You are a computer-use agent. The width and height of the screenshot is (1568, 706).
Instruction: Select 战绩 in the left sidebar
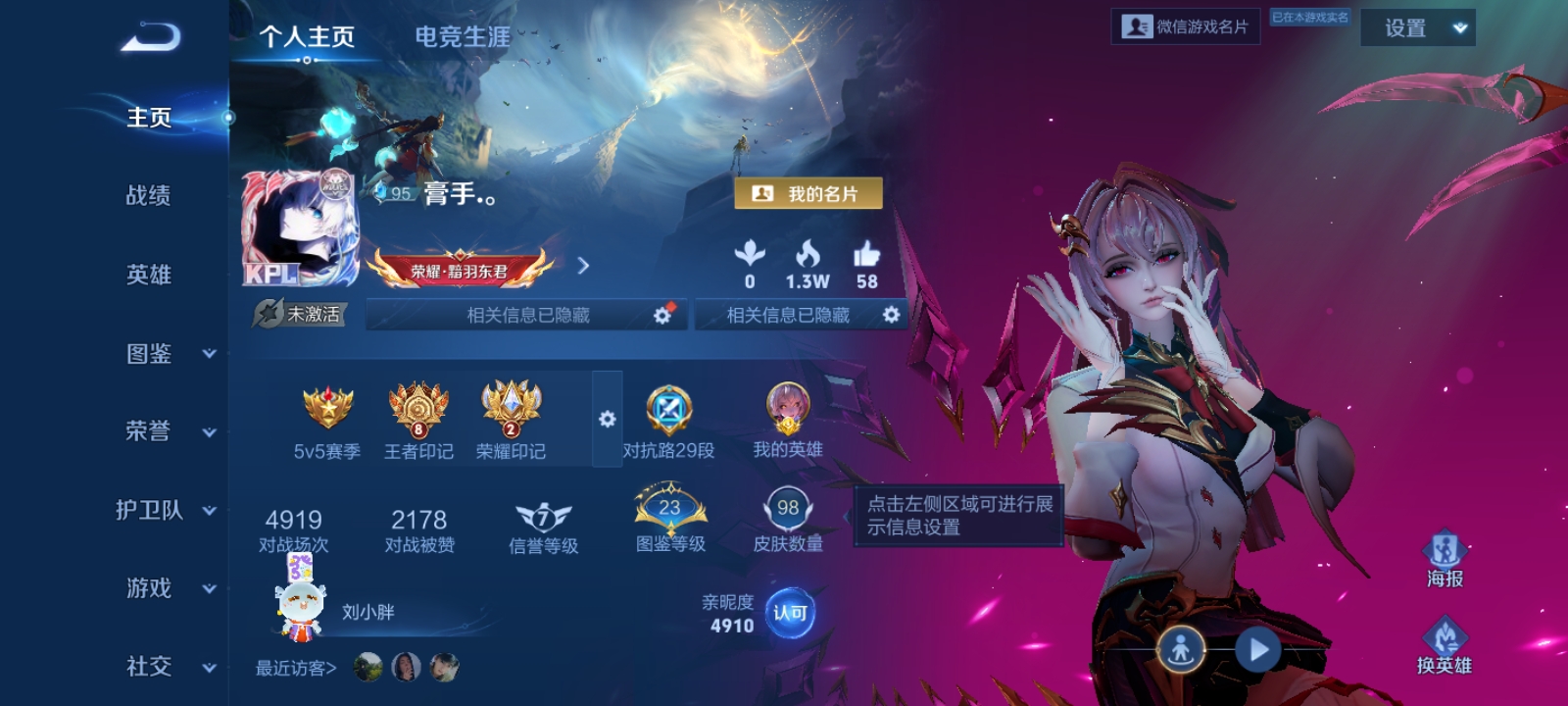click(x=149, y=196)
